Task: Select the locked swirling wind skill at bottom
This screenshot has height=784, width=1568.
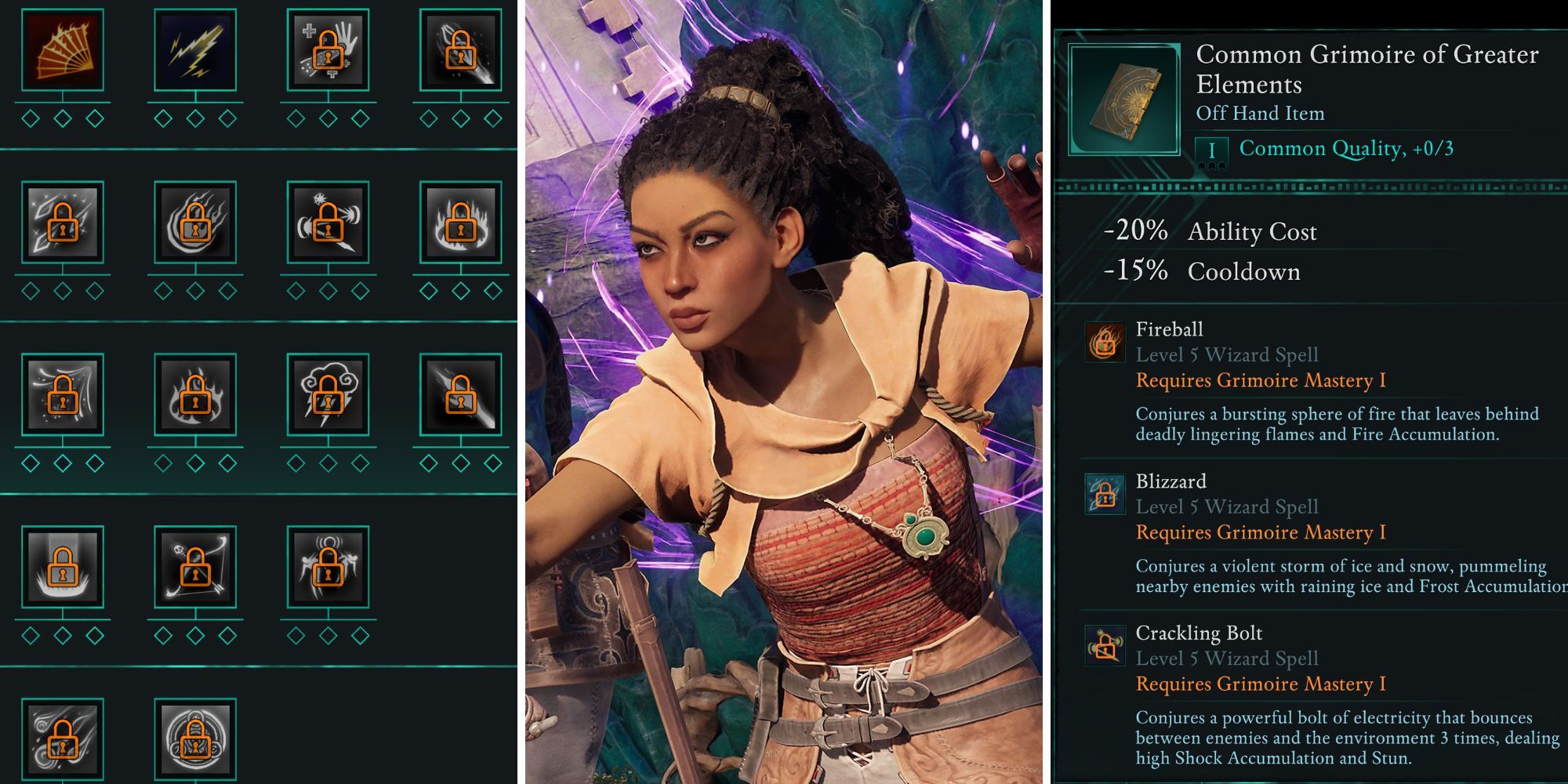Action: point(63,737)
